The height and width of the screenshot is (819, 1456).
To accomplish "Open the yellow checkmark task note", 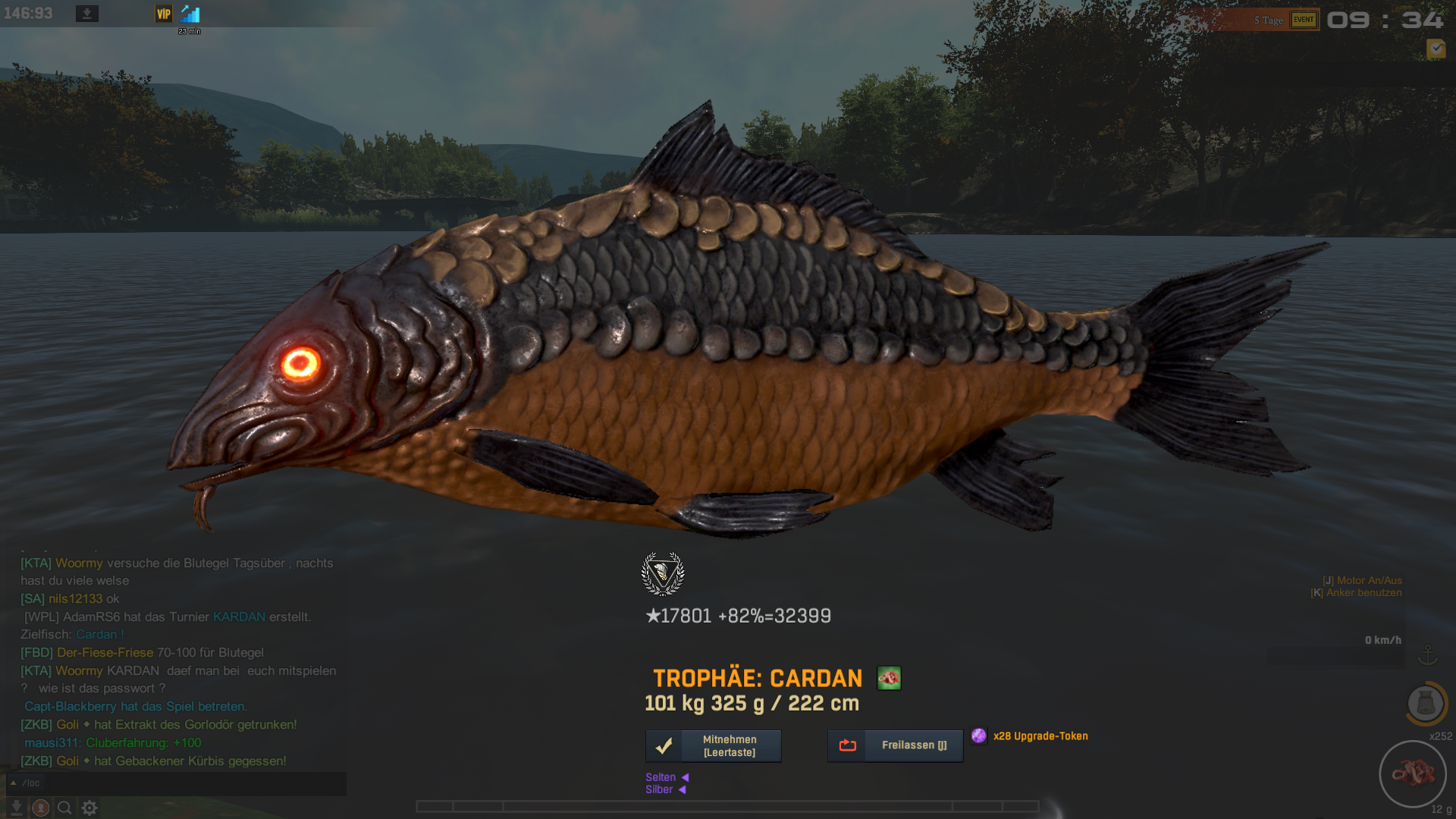I will [x=1436, y=49].
